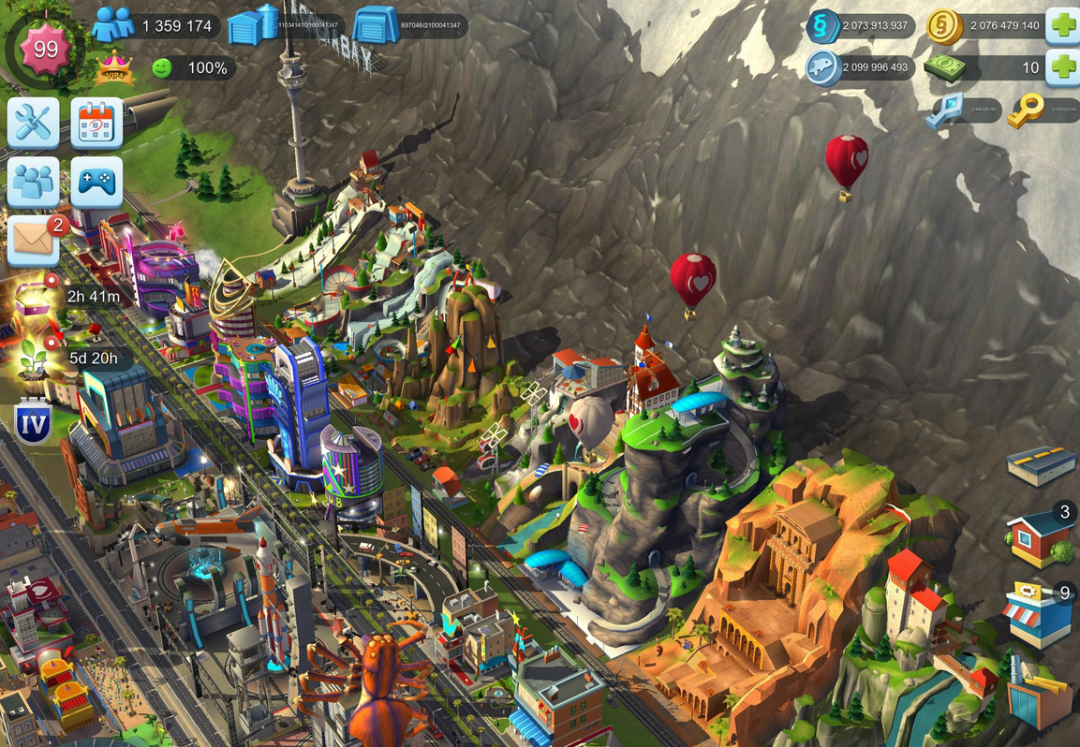
Task: Open the blue gamepad button
Action: (96, 182)
